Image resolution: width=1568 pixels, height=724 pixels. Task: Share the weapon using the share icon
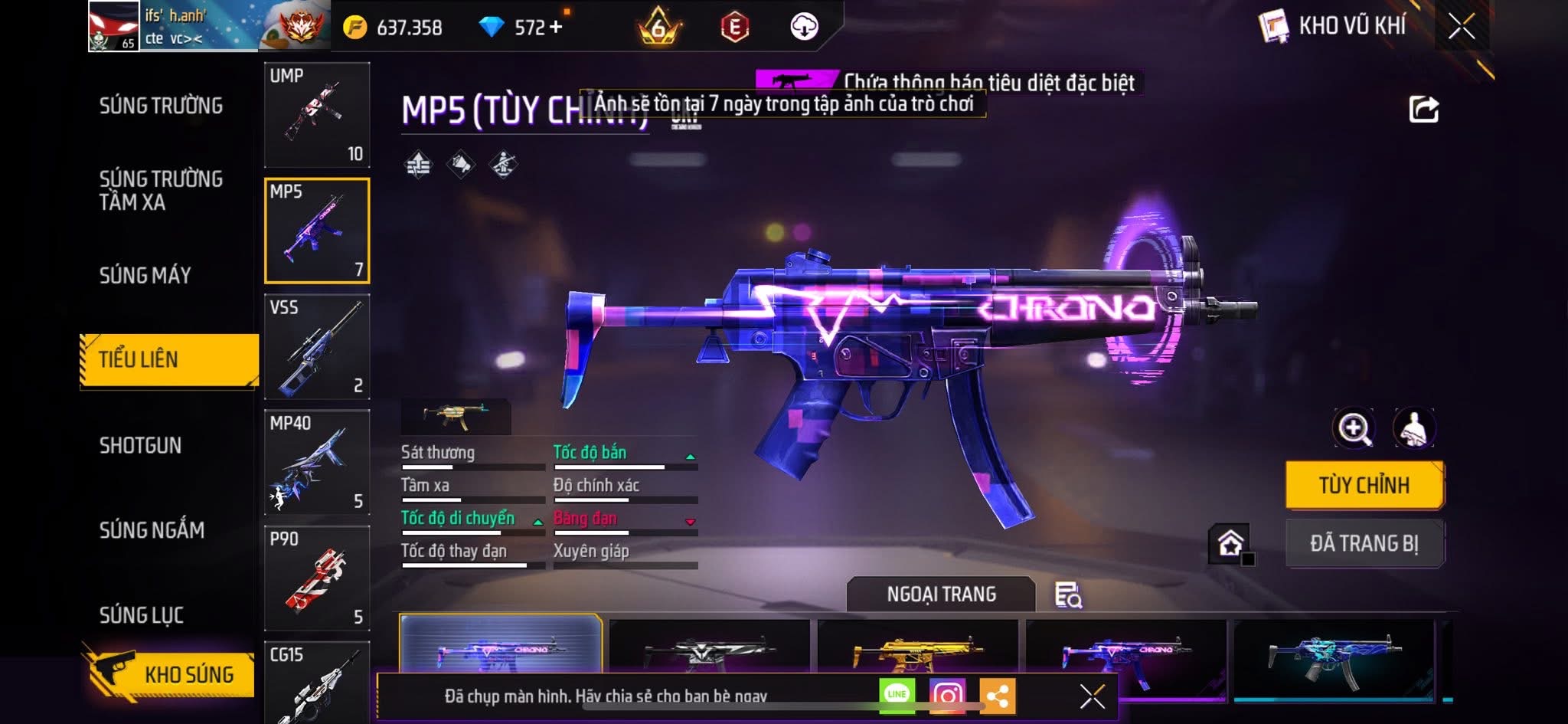point(1424,110)
